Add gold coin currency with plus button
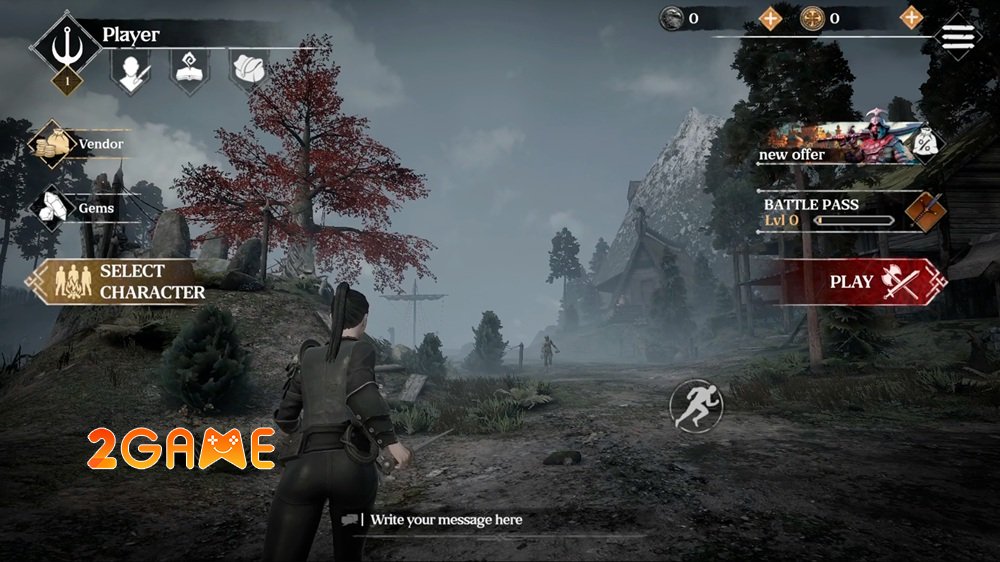The image size is (1000, 562). [x=911, y=18]
